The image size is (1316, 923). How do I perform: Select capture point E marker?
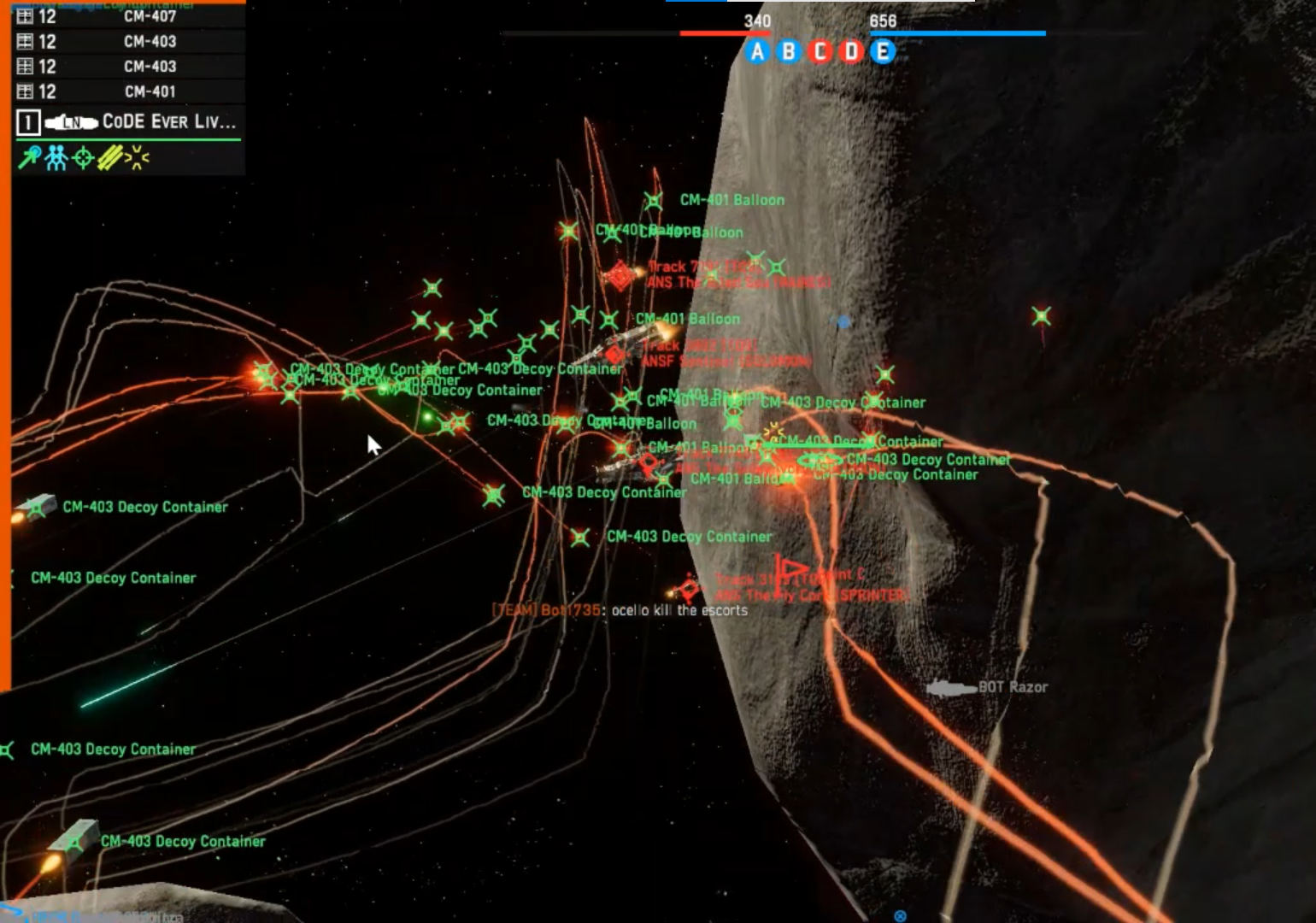(x=883, y=52)
